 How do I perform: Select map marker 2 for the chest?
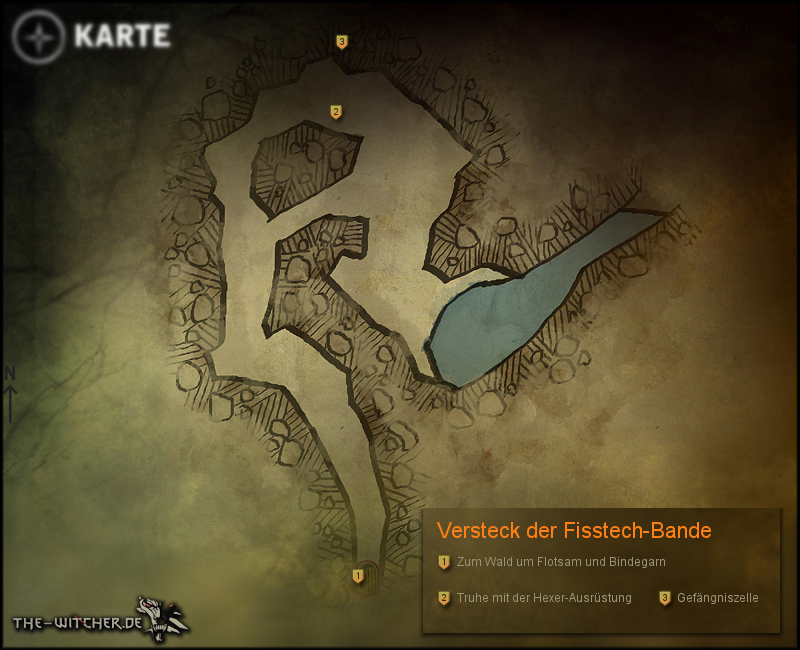point(336,112)
